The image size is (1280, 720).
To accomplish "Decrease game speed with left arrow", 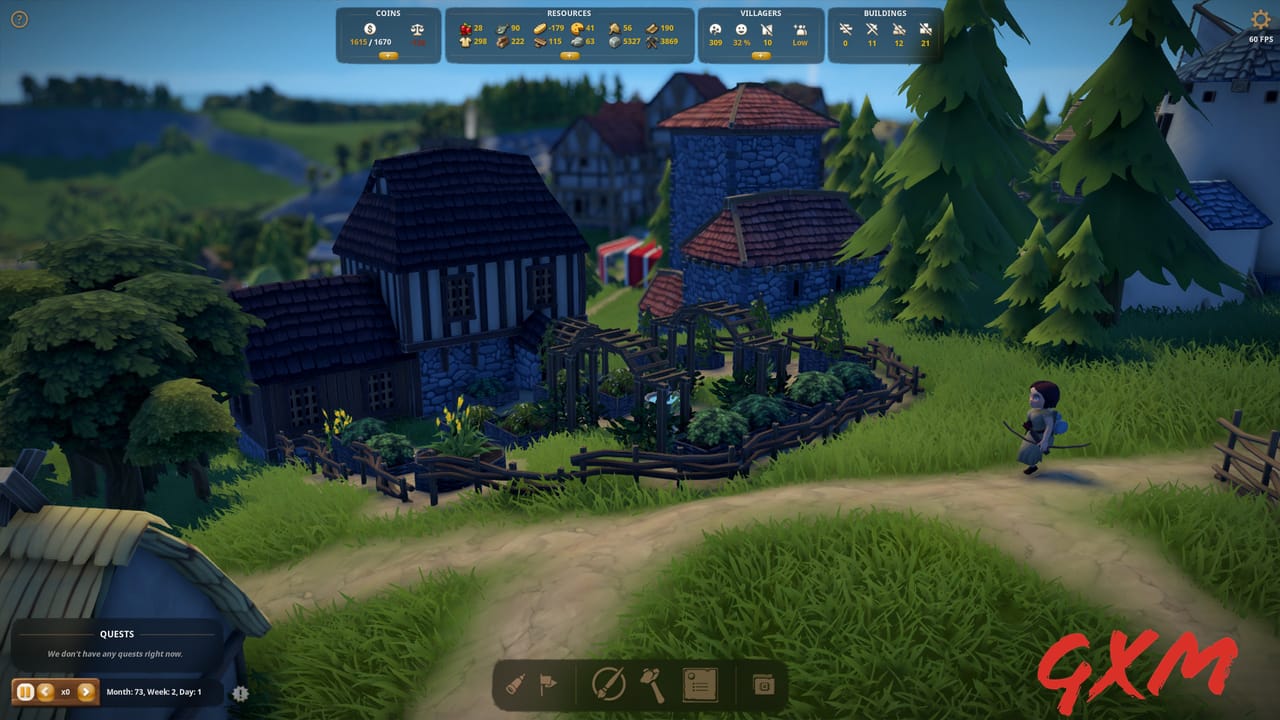I will click(43, 691).
